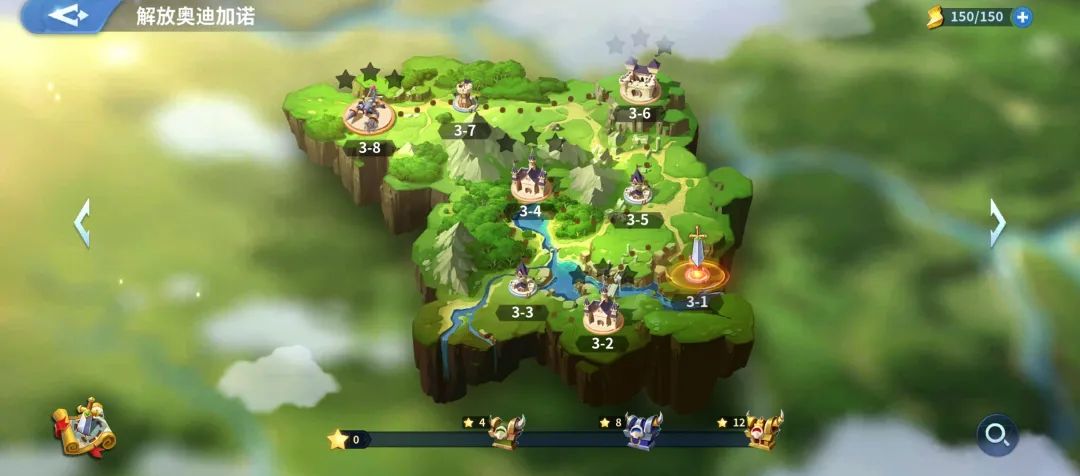The height and width of the screenshot is (476, 1080).
Task: Select stage 3-4 castle
Action: (531, 183)
